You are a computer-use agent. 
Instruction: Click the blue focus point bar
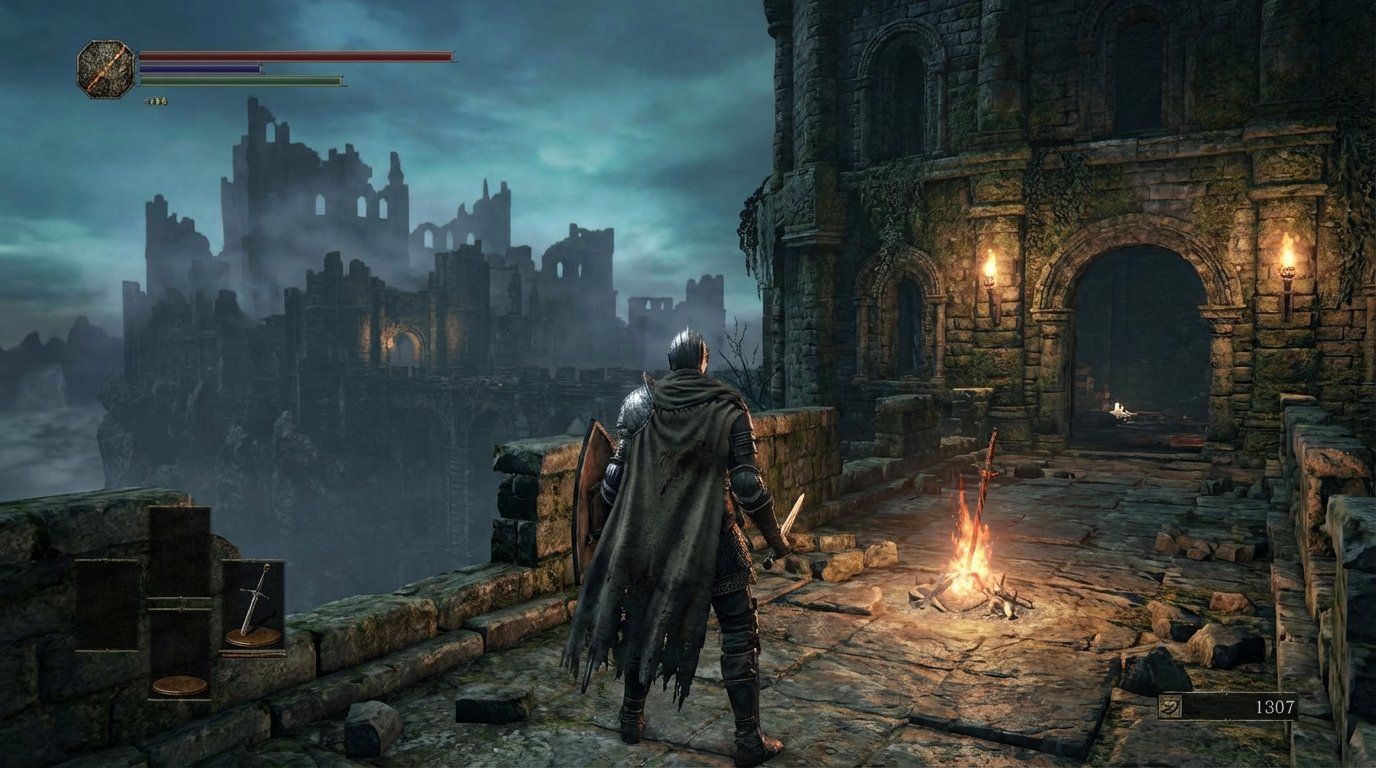click(200, 68)
